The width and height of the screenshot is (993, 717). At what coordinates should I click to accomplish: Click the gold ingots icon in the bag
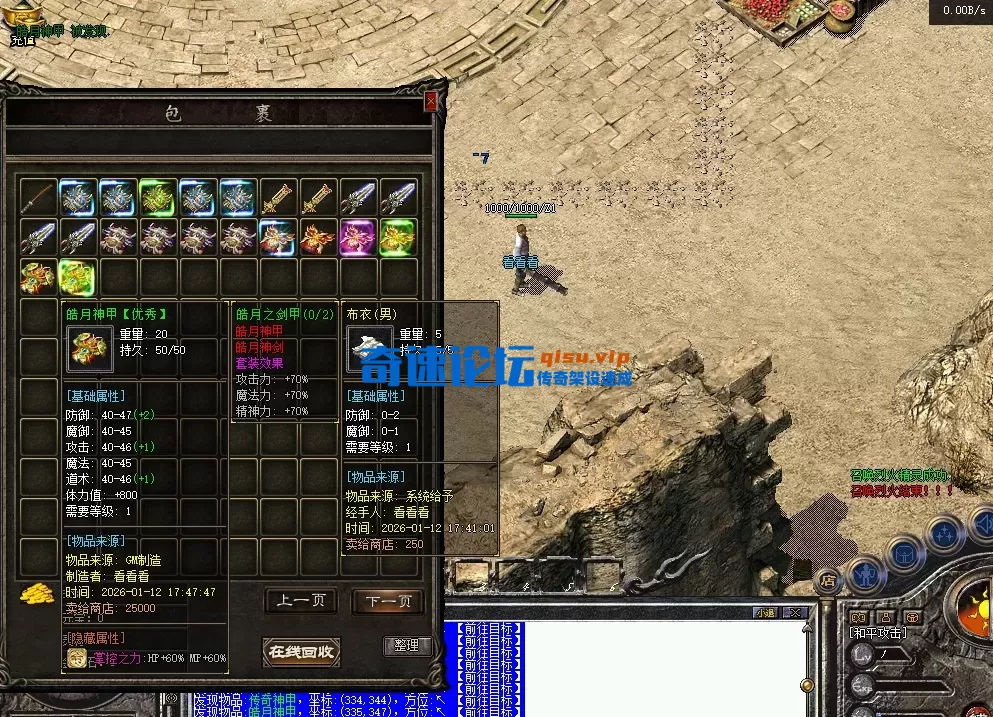point(37,592)
